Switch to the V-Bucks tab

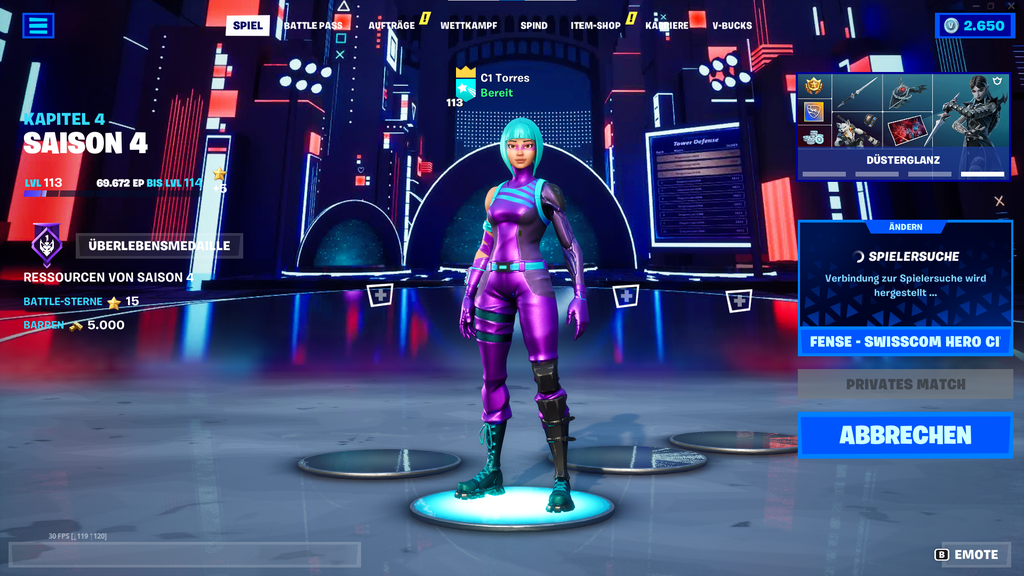click(x=730, y=25)
